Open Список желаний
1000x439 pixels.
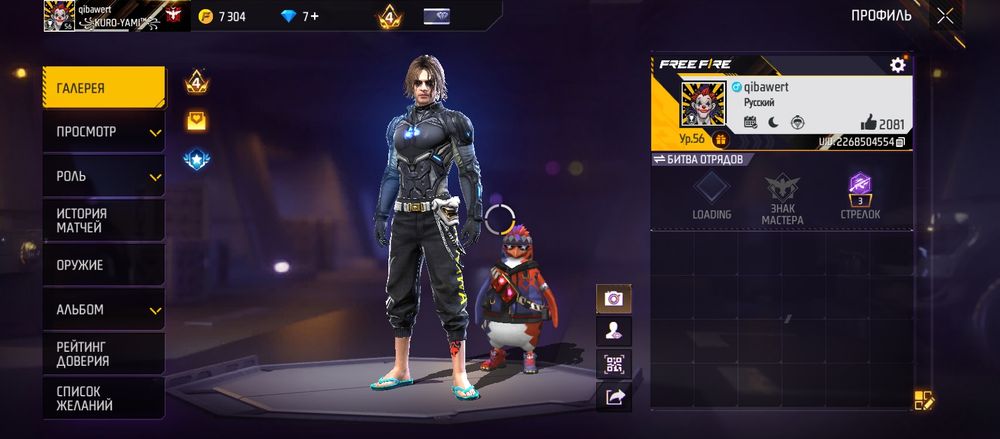tap(103, 397)
